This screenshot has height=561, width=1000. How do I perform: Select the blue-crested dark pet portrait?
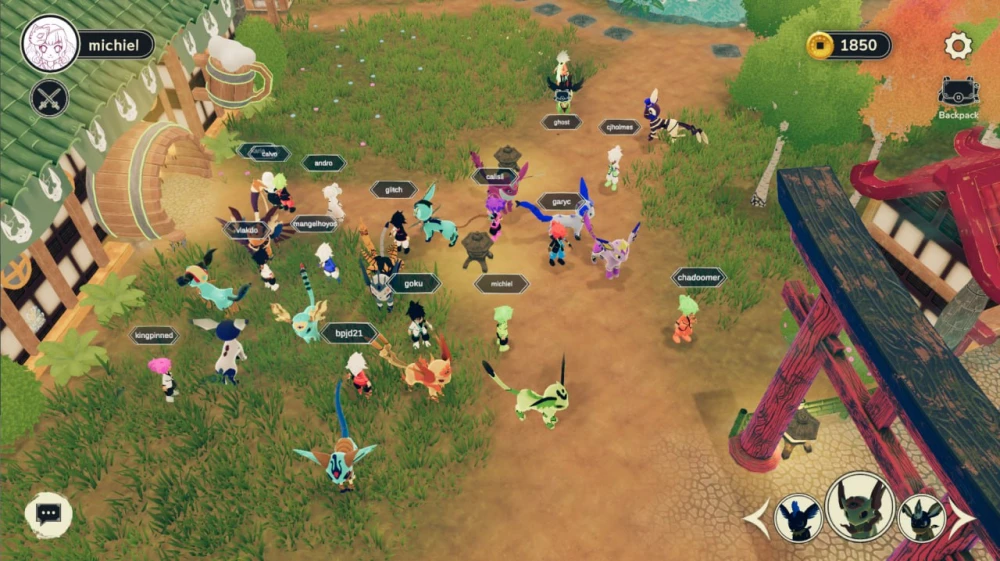pyautogui.click(x=799, y=518)
